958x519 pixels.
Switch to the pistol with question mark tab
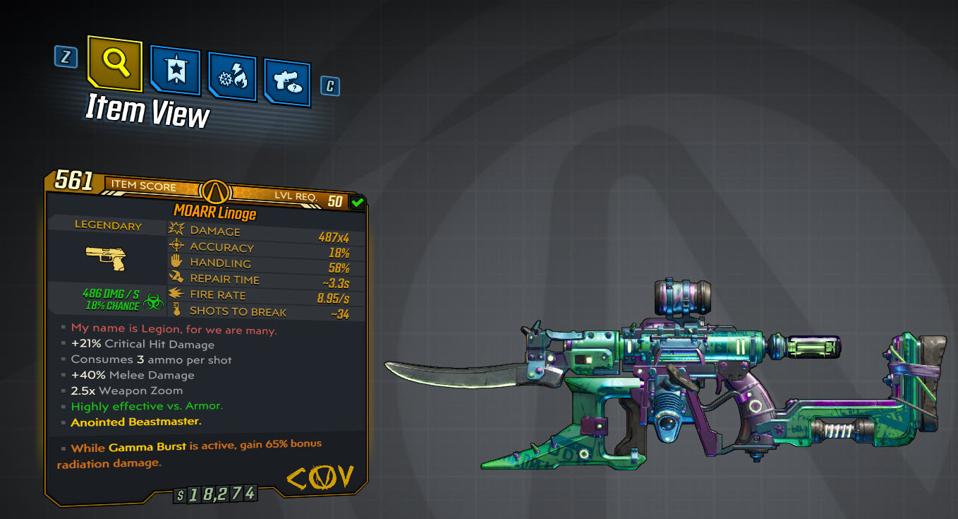[287, 82]
